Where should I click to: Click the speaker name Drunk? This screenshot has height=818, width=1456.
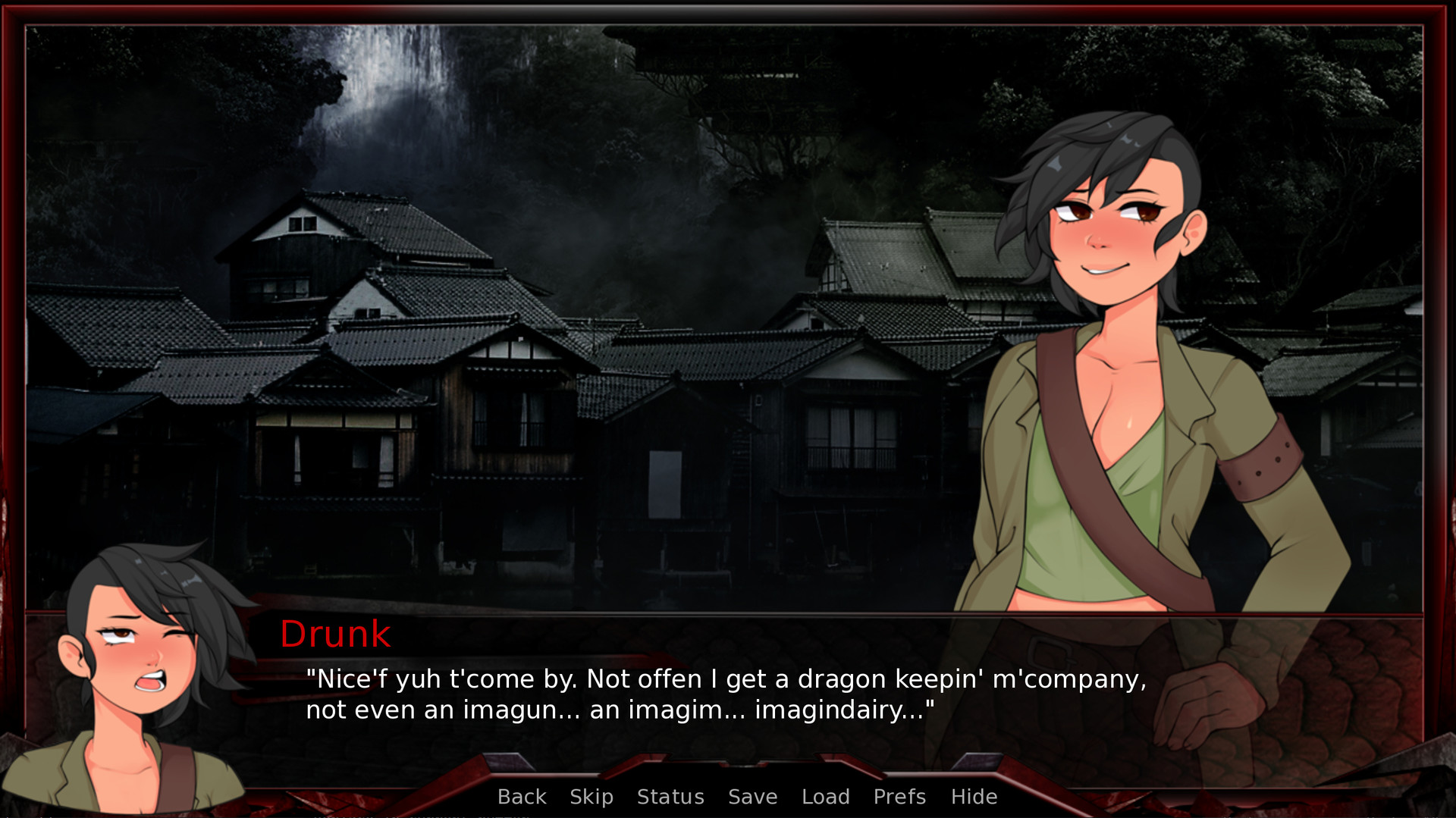click(336, 635)
